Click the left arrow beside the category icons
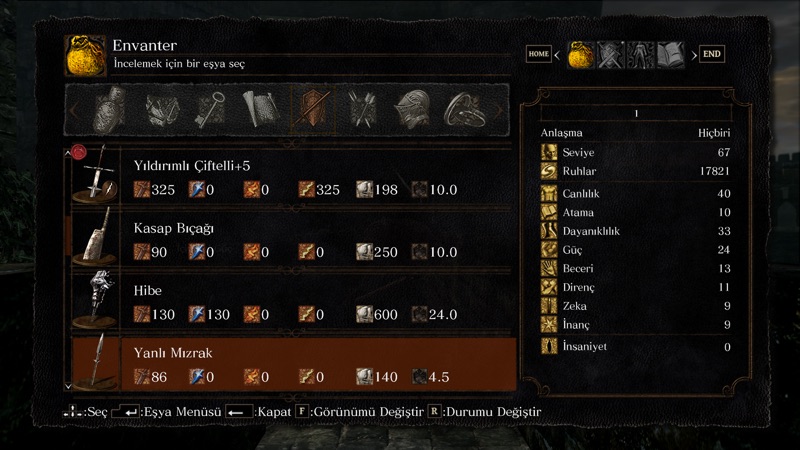This screenshot has width=800, height=450. (x=74, y=108)
